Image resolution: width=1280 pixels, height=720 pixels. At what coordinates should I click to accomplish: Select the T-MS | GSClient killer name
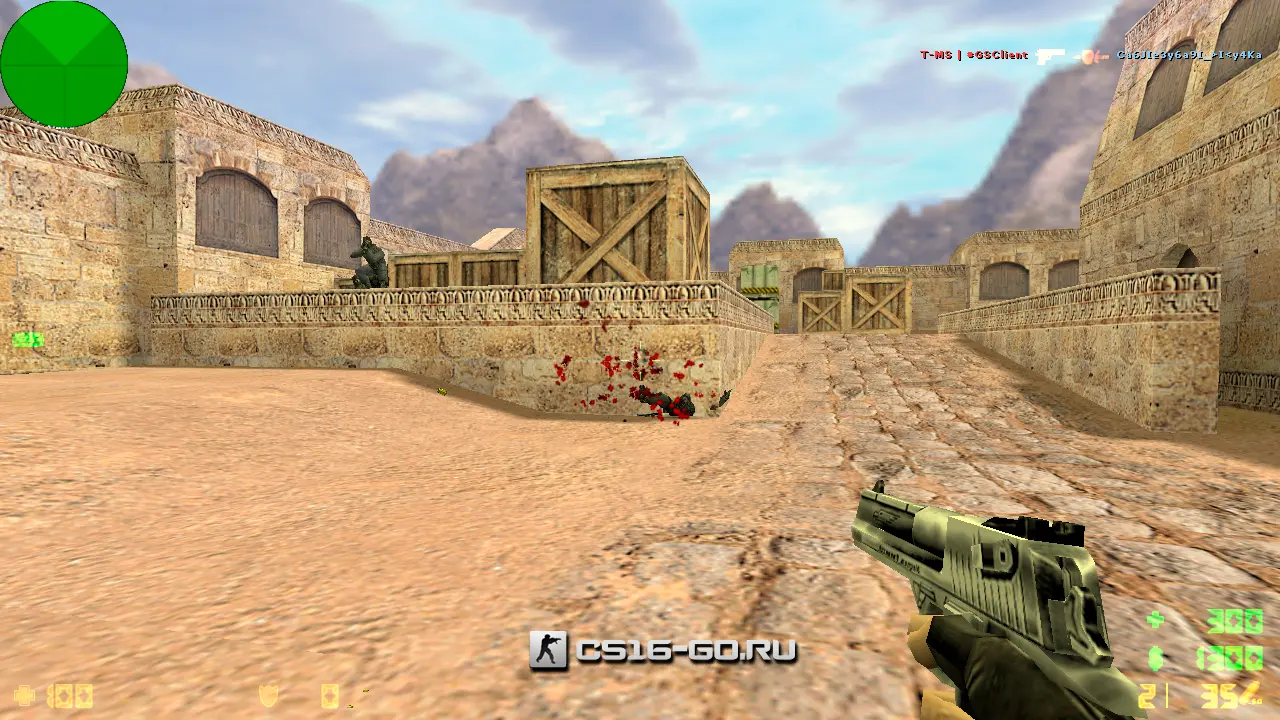pos(974,56)
